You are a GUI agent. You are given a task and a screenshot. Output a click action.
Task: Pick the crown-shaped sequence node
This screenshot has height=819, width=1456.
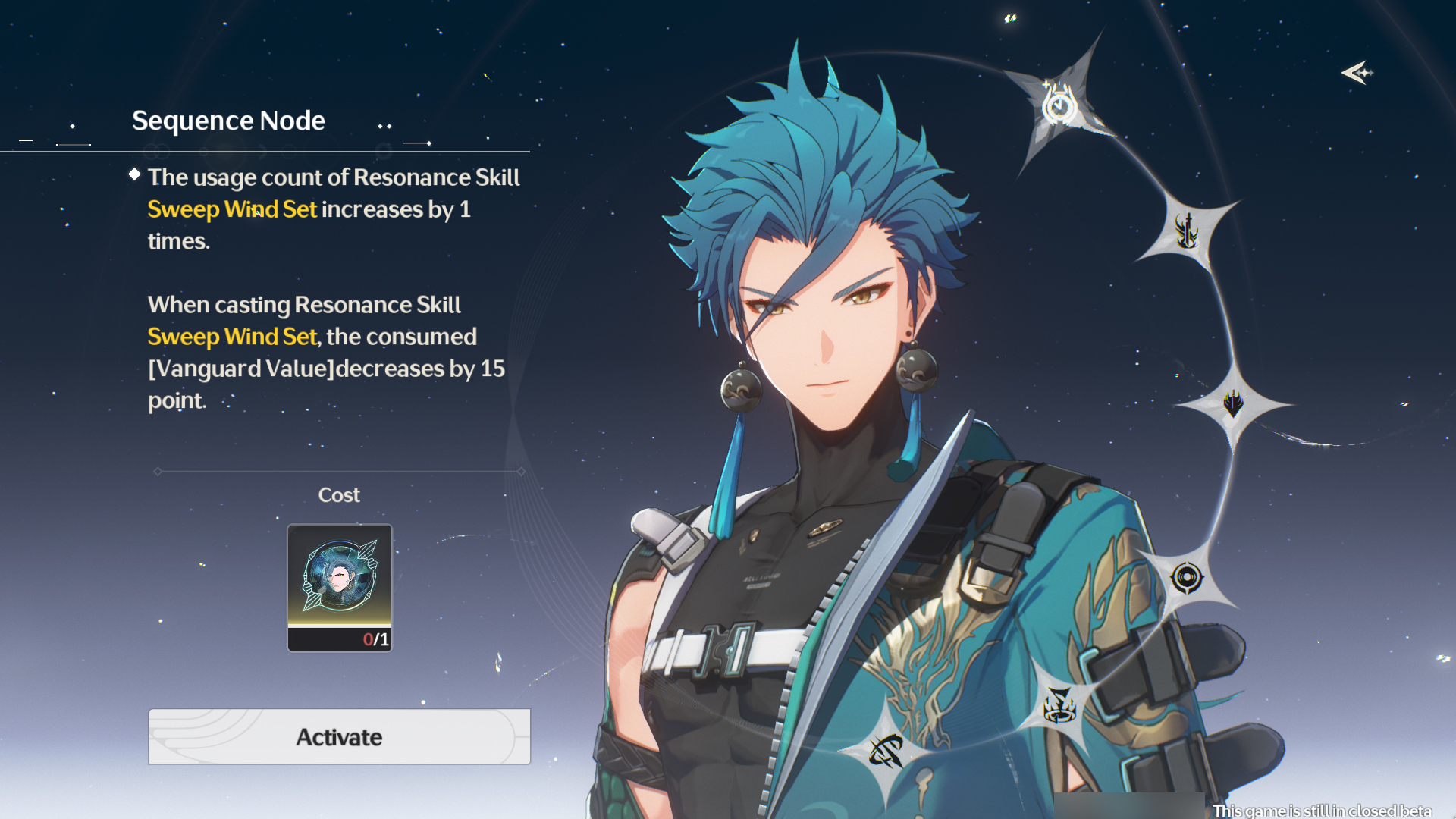click(1059, 706)
